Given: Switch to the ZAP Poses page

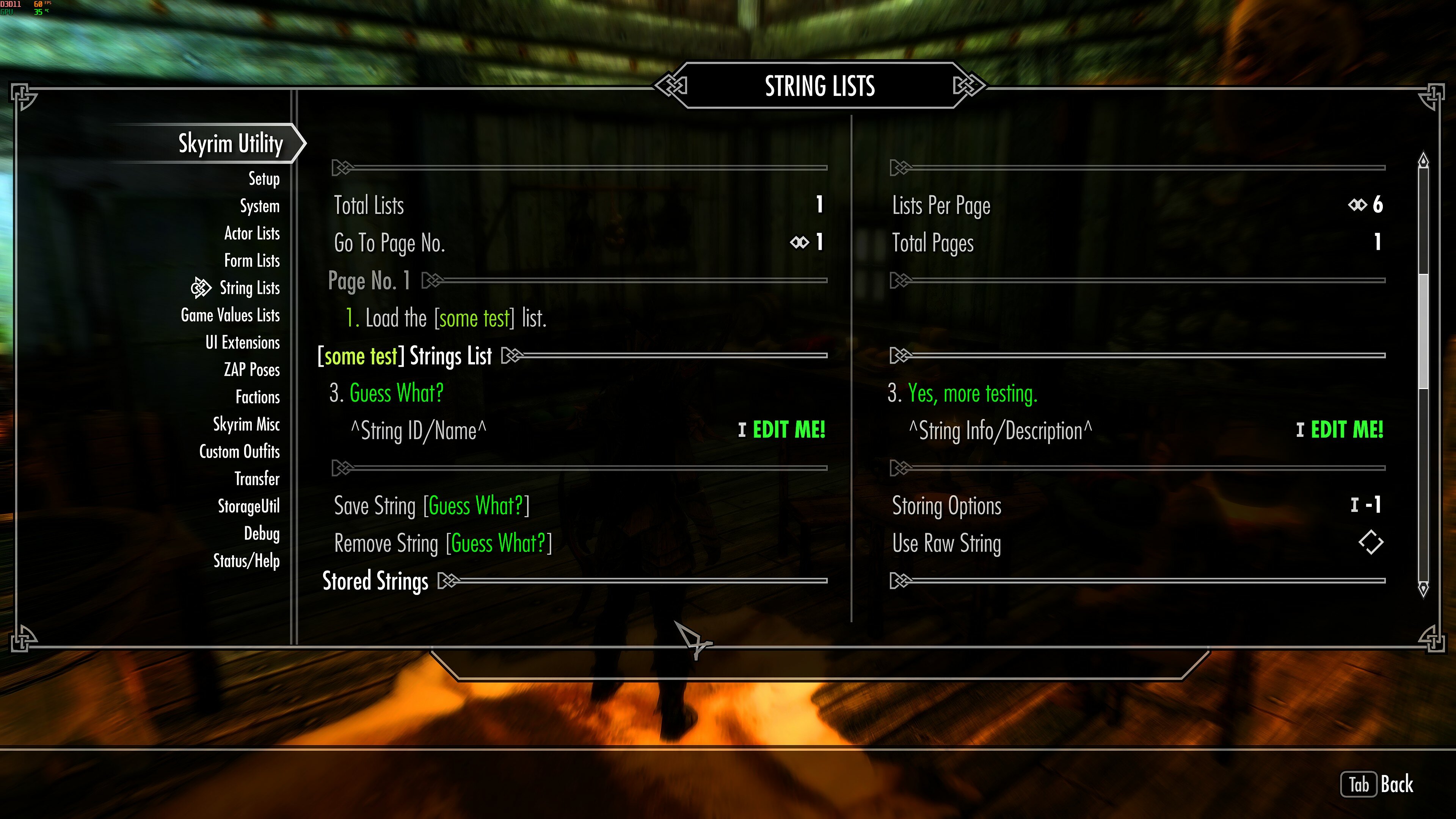Looking at the screenshot, I should coord(251,370).
